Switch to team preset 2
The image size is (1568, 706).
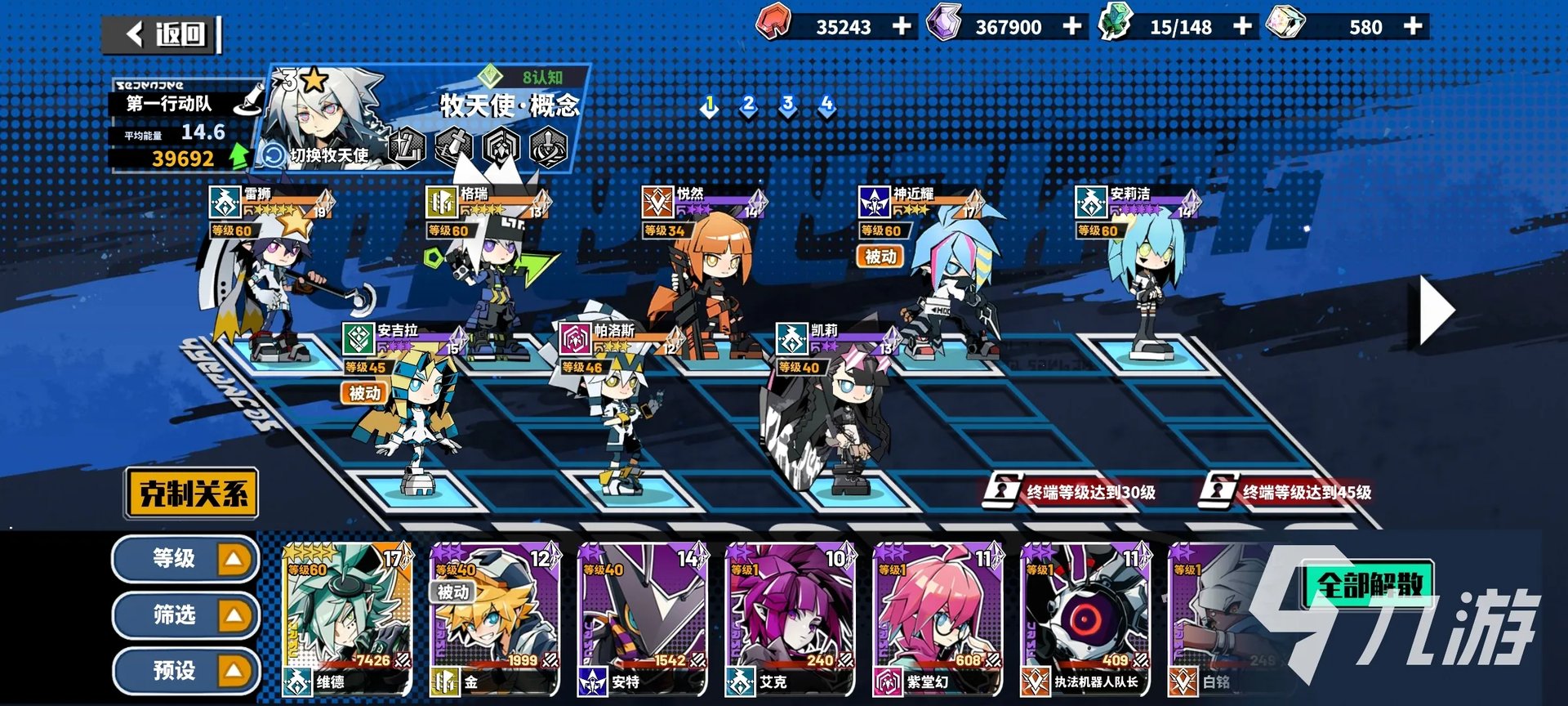748,105
